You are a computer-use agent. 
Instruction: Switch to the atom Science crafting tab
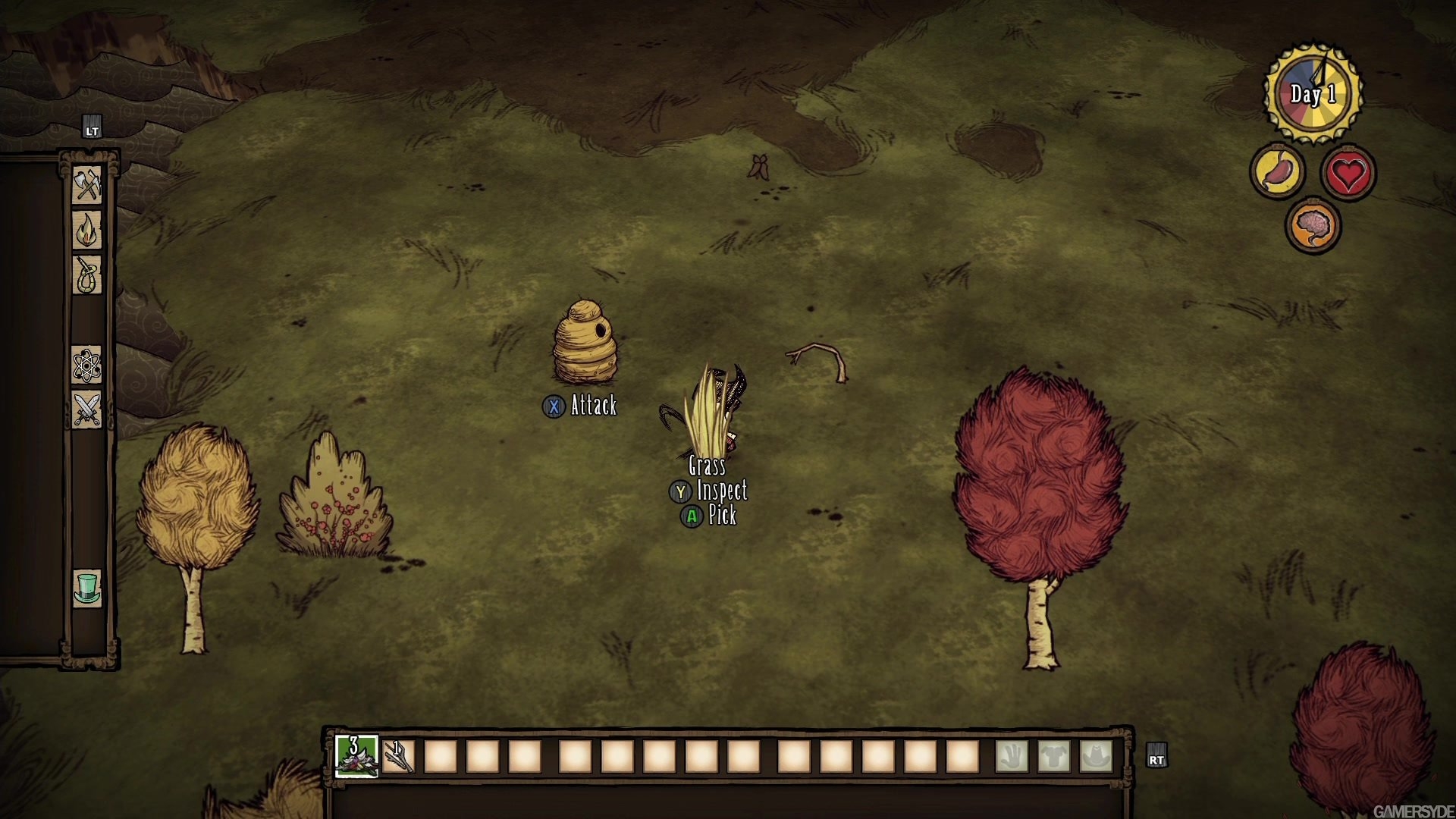87,366
